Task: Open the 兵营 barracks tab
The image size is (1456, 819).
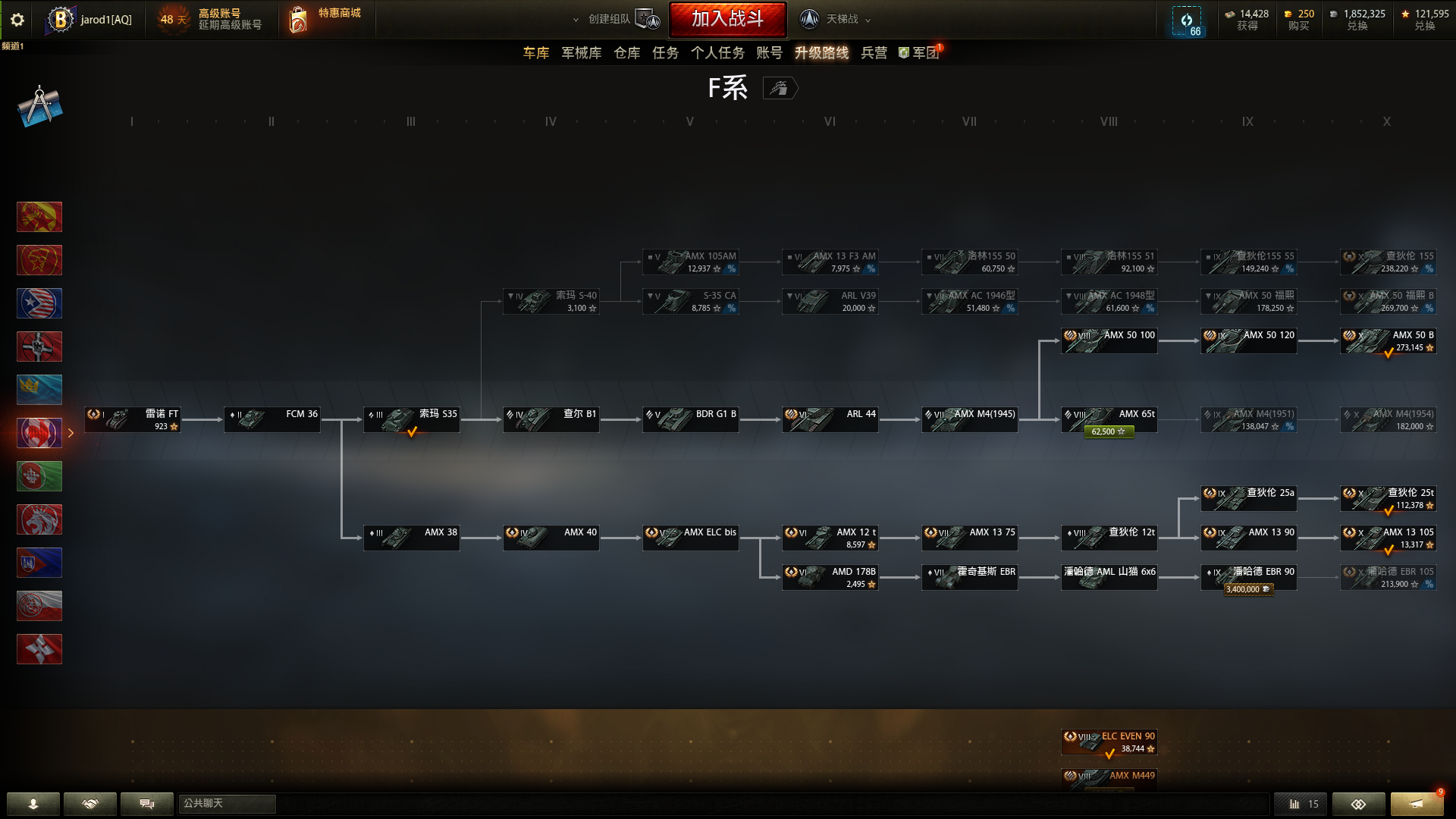Action: 874,53
